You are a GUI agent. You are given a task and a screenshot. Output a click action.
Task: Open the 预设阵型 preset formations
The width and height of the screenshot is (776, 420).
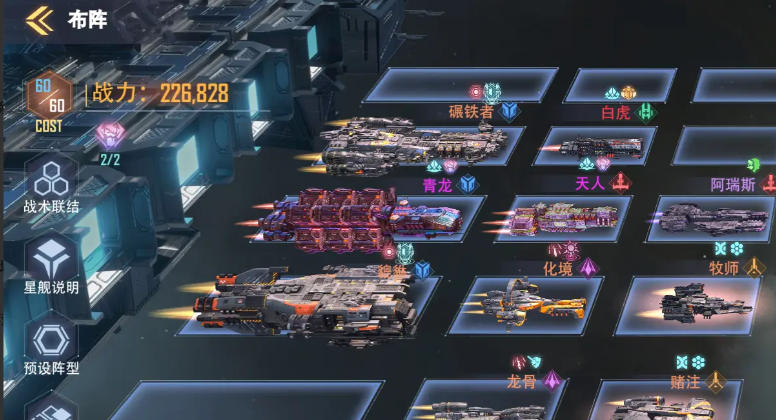click(51, 346)
